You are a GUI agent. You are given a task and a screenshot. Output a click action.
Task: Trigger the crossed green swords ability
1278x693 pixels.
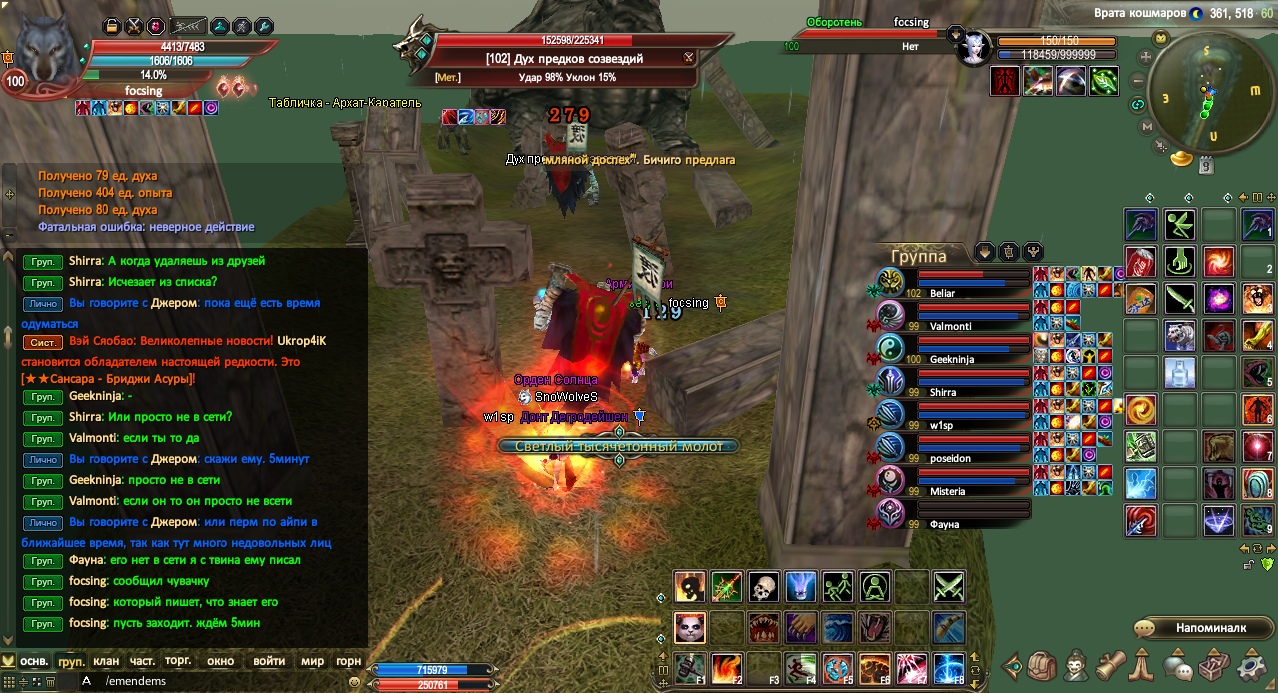point(948,587)
